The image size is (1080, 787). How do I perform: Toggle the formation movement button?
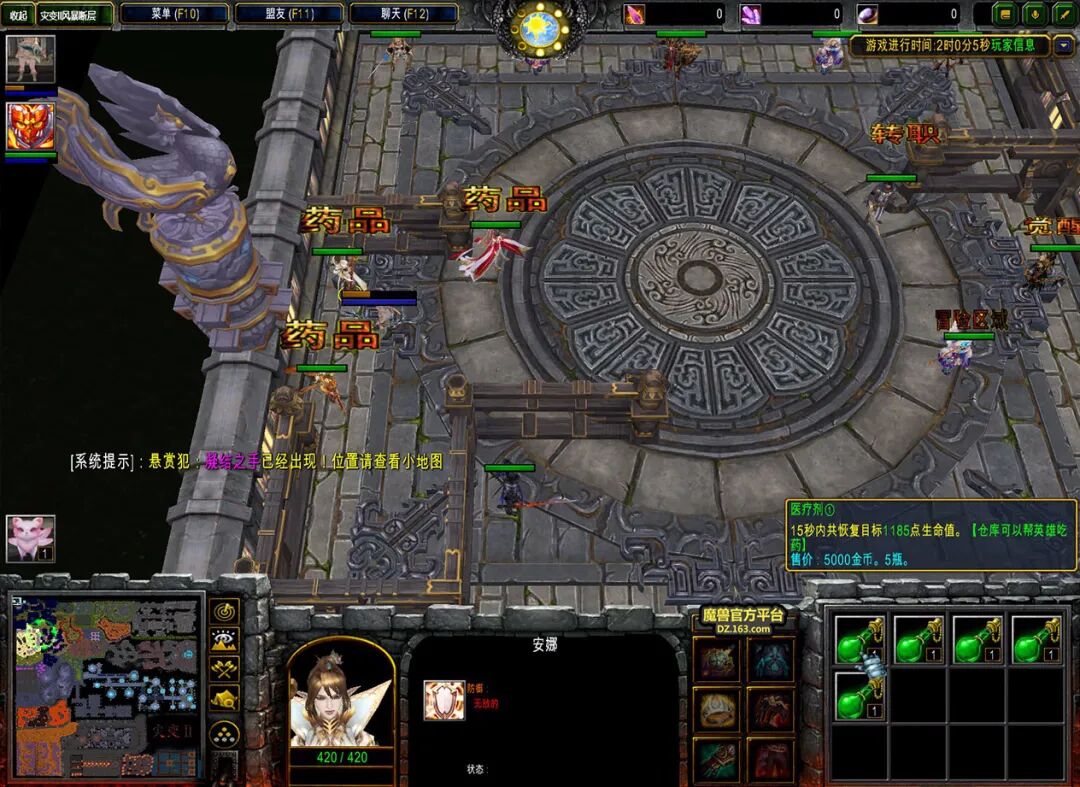pos(225,733)
